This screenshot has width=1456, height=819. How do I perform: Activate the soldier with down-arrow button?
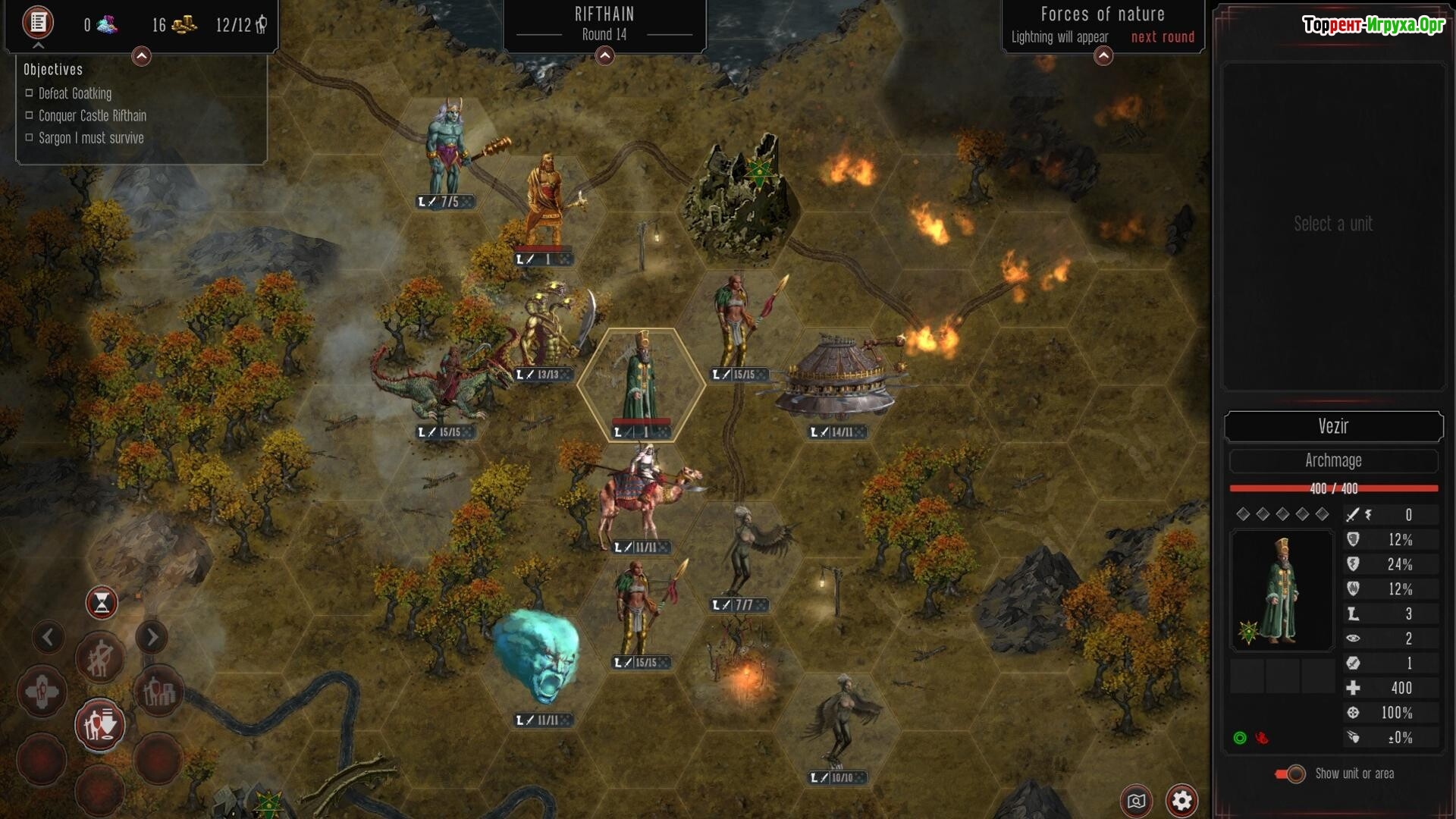[x=99, y=725]
